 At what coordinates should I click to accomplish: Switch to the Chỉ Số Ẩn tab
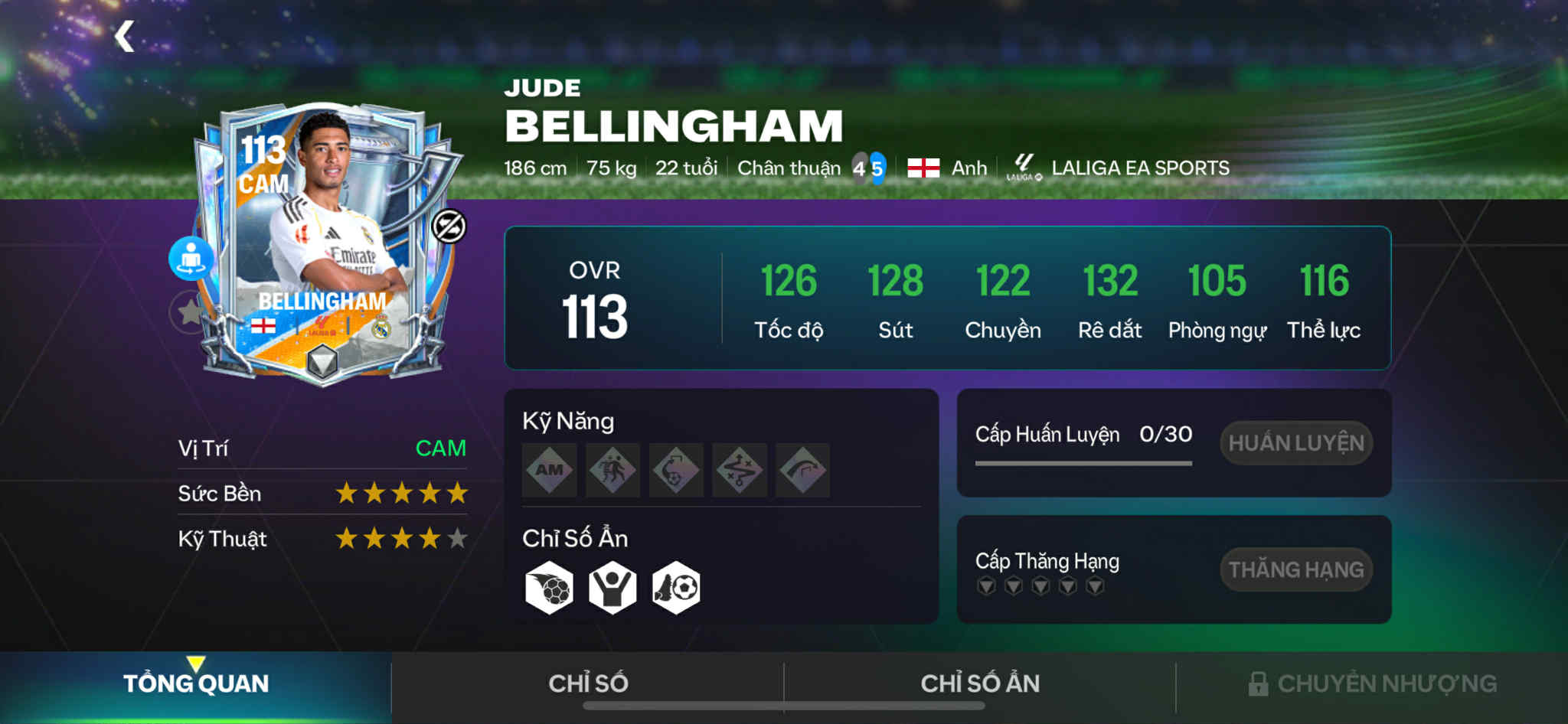coord(980,683)
